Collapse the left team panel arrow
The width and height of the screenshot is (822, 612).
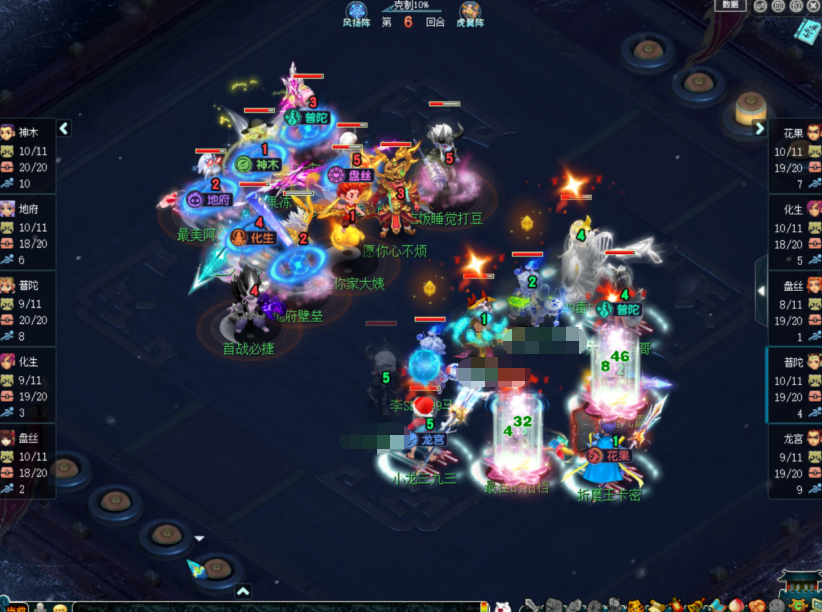pos(64,128)
